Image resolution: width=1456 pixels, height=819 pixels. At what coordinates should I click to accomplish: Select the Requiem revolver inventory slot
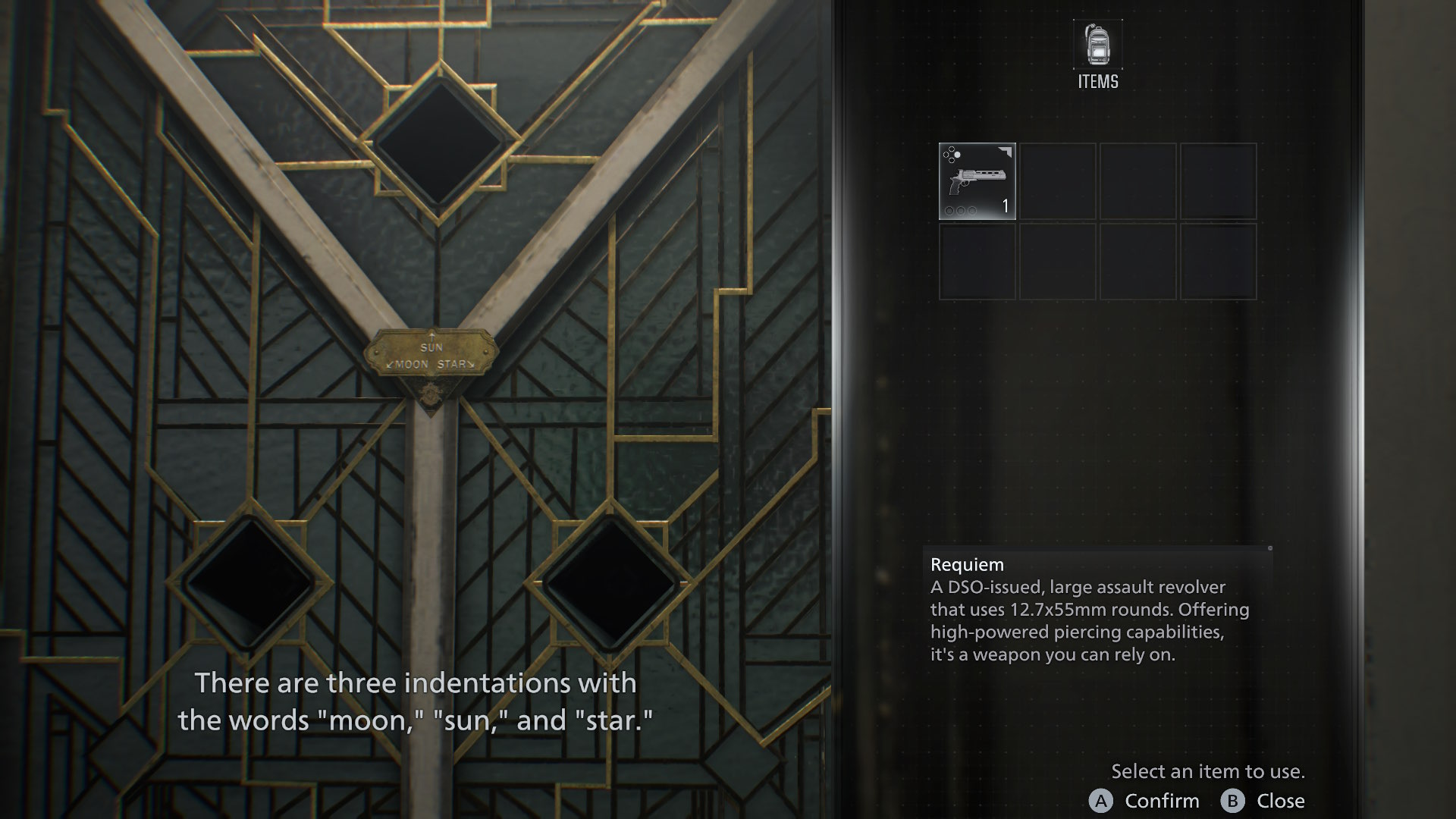pos(977,181)
